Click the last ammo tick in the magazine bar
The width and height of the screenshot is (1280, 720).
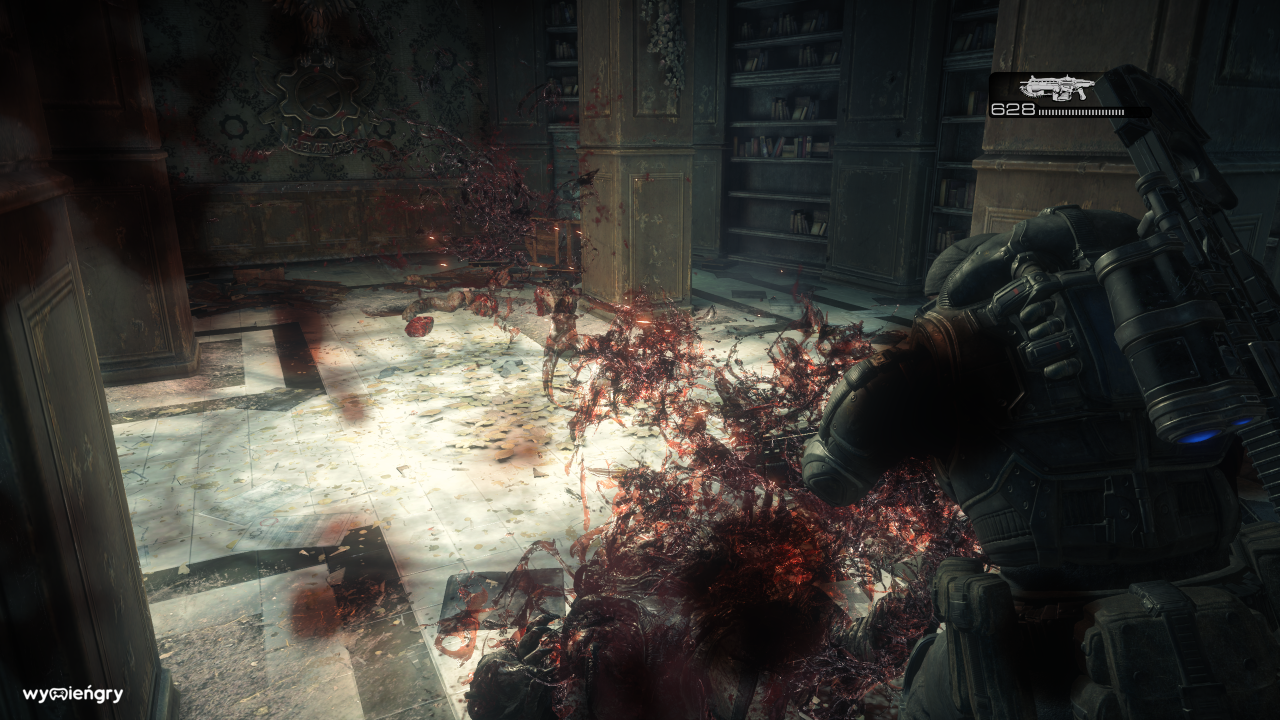[x=1123, y=111]
